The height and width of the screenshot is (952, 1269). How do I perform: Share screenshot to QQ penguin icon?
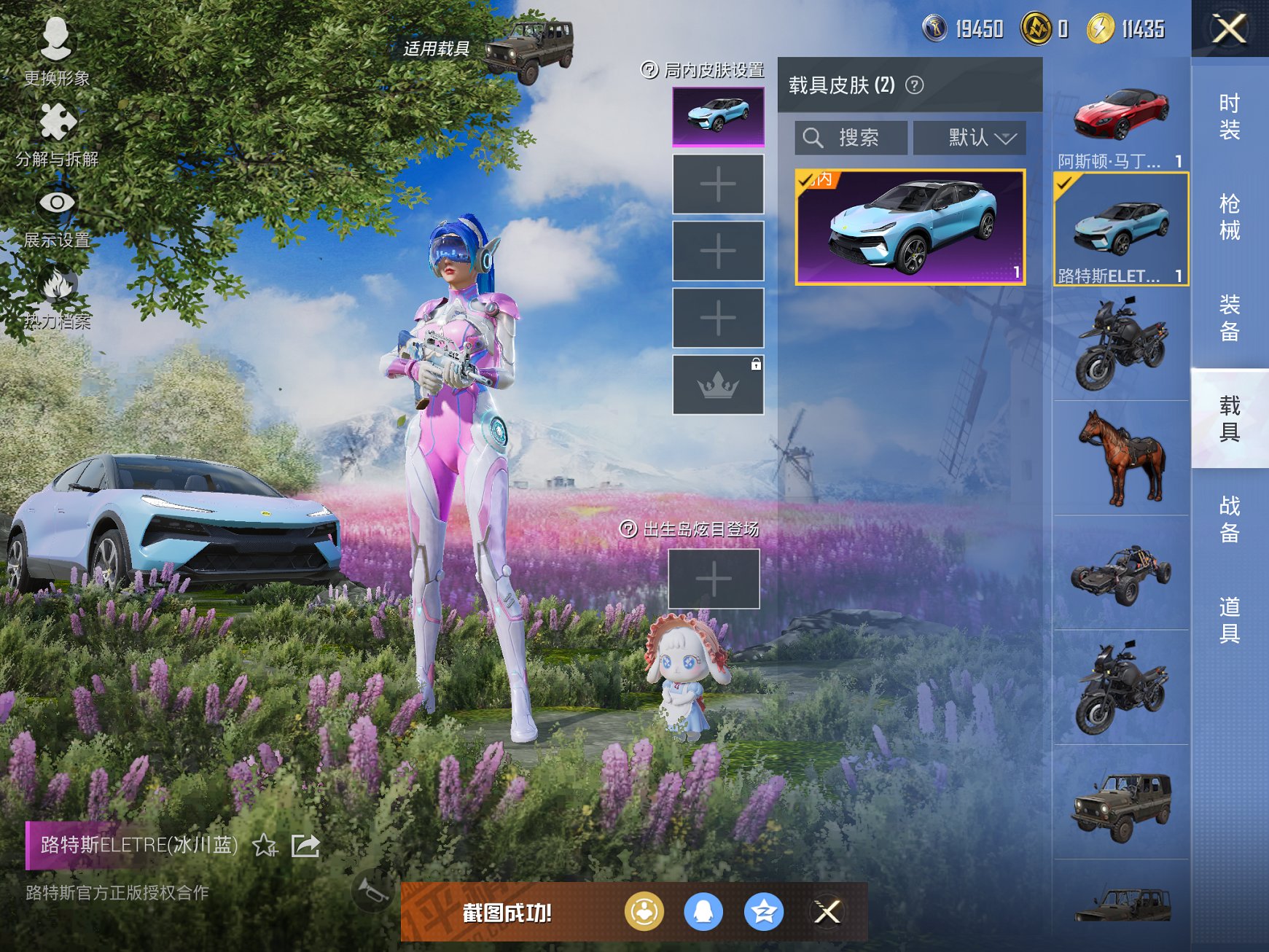(703, 911)
